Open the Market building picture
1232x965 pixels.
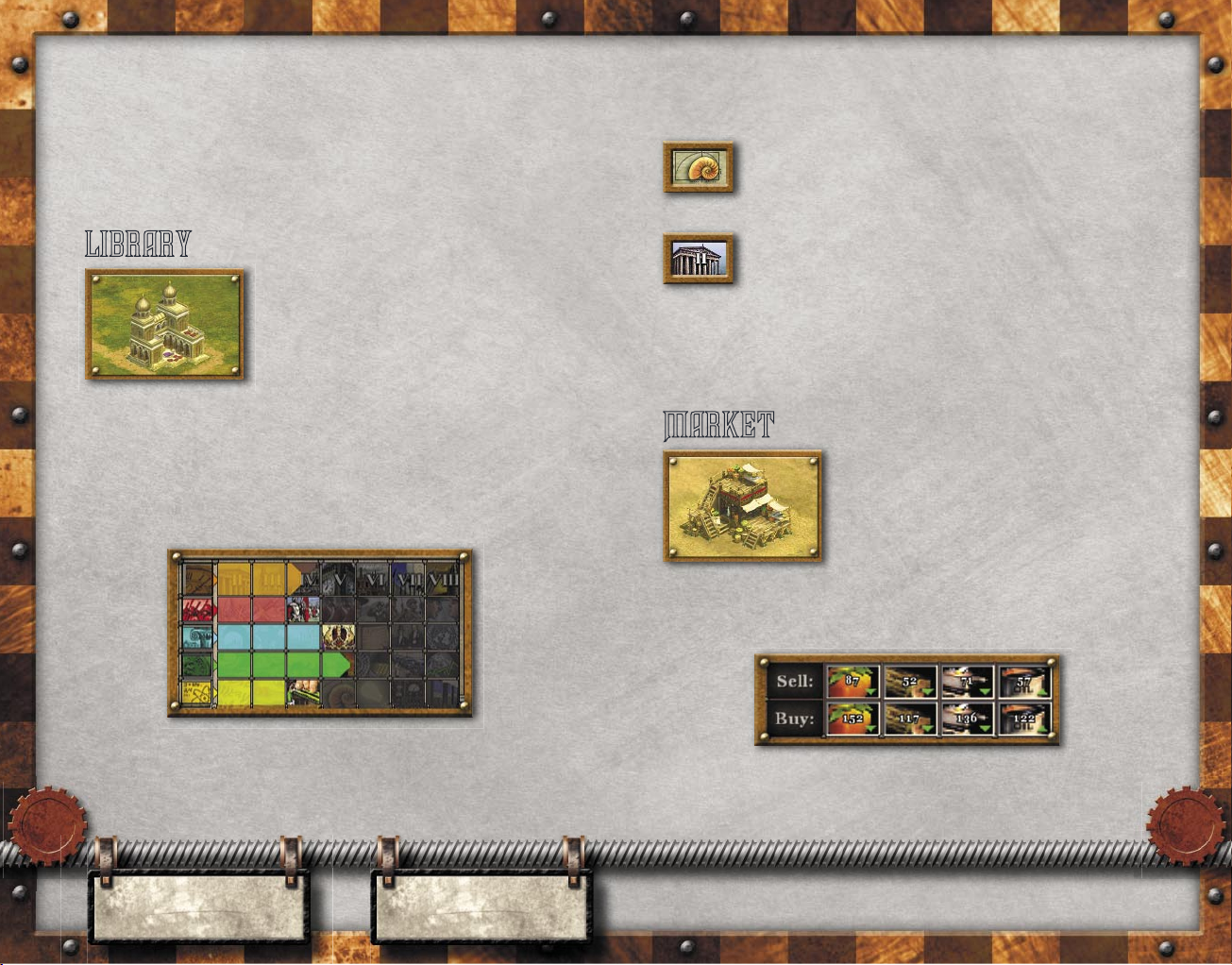[x=743, y=506]
